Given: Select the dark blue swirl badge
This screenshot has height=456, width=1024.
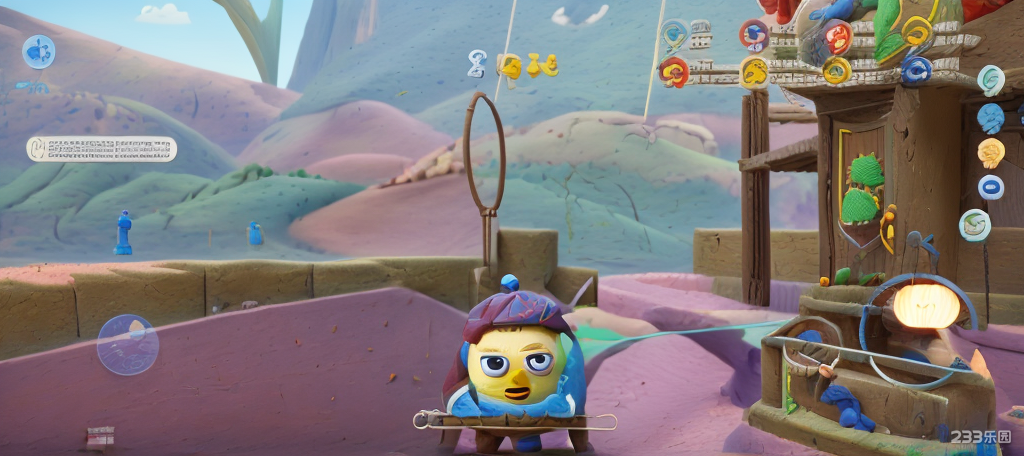Looking at the screenshot, I should click(x=916, y=69).
